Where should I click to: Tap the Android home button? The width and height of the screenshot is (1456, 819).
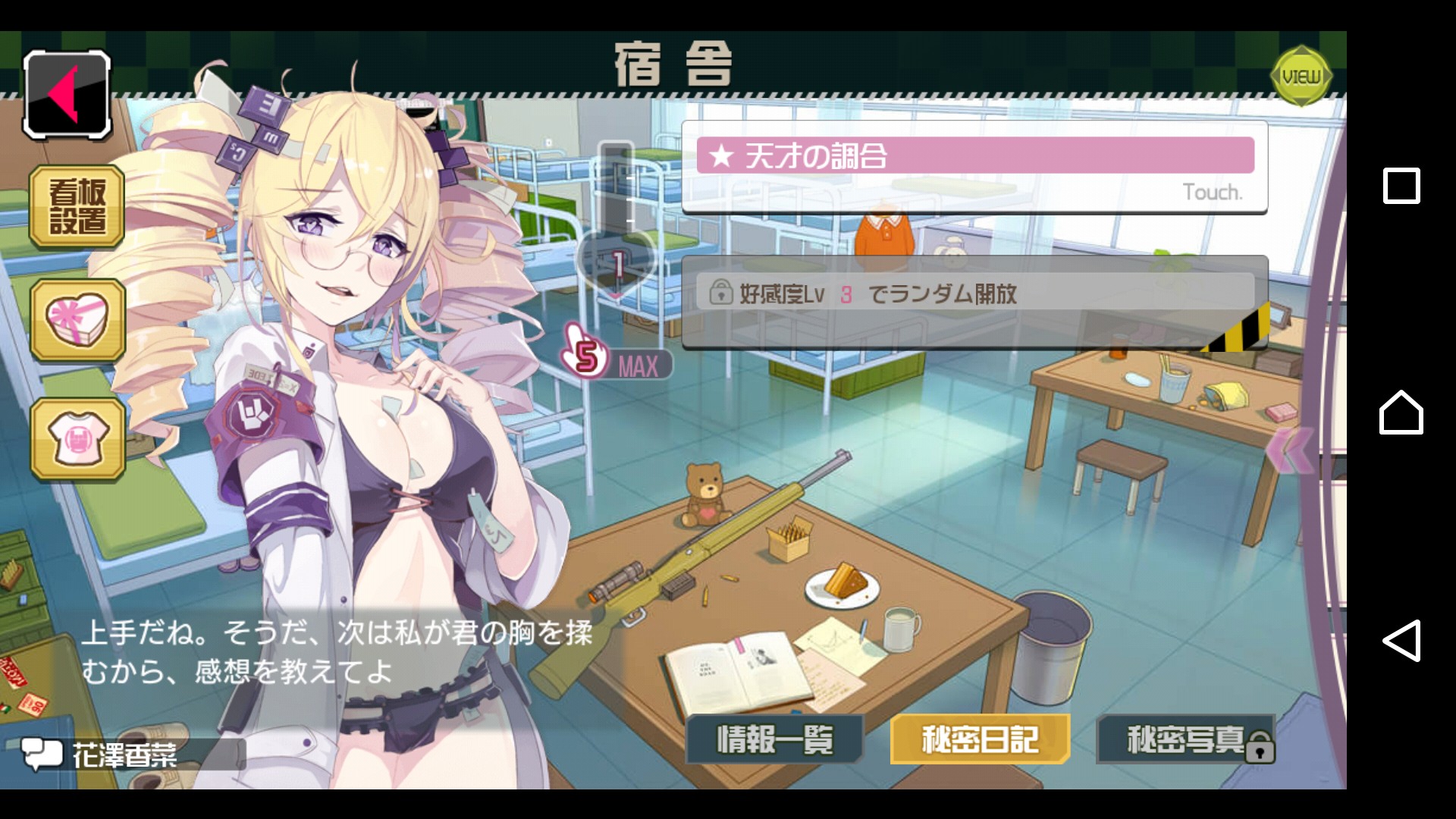point(1401,413)
